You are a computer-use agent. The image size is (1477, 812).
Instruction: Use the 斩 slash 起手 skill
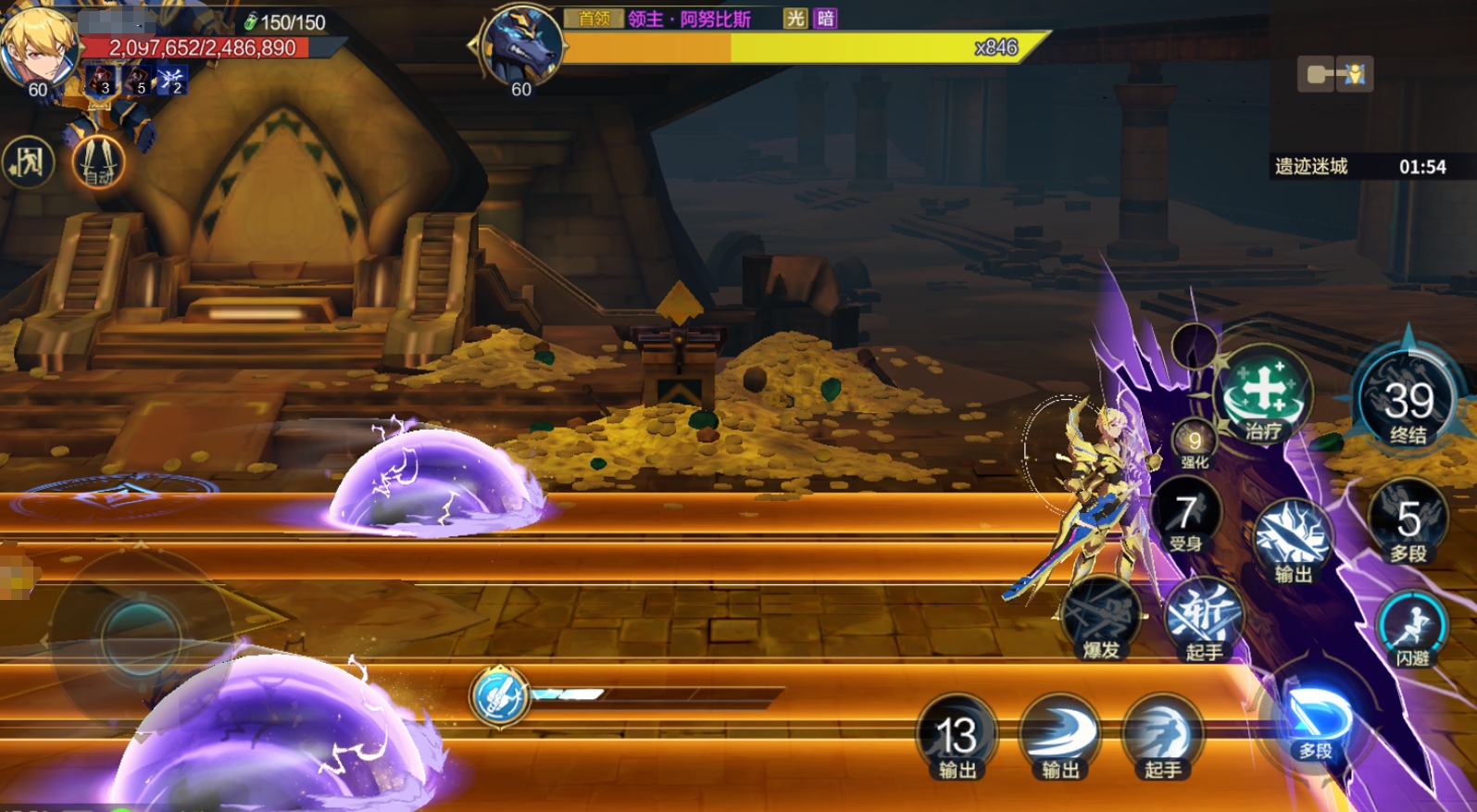click(1203, 618)
